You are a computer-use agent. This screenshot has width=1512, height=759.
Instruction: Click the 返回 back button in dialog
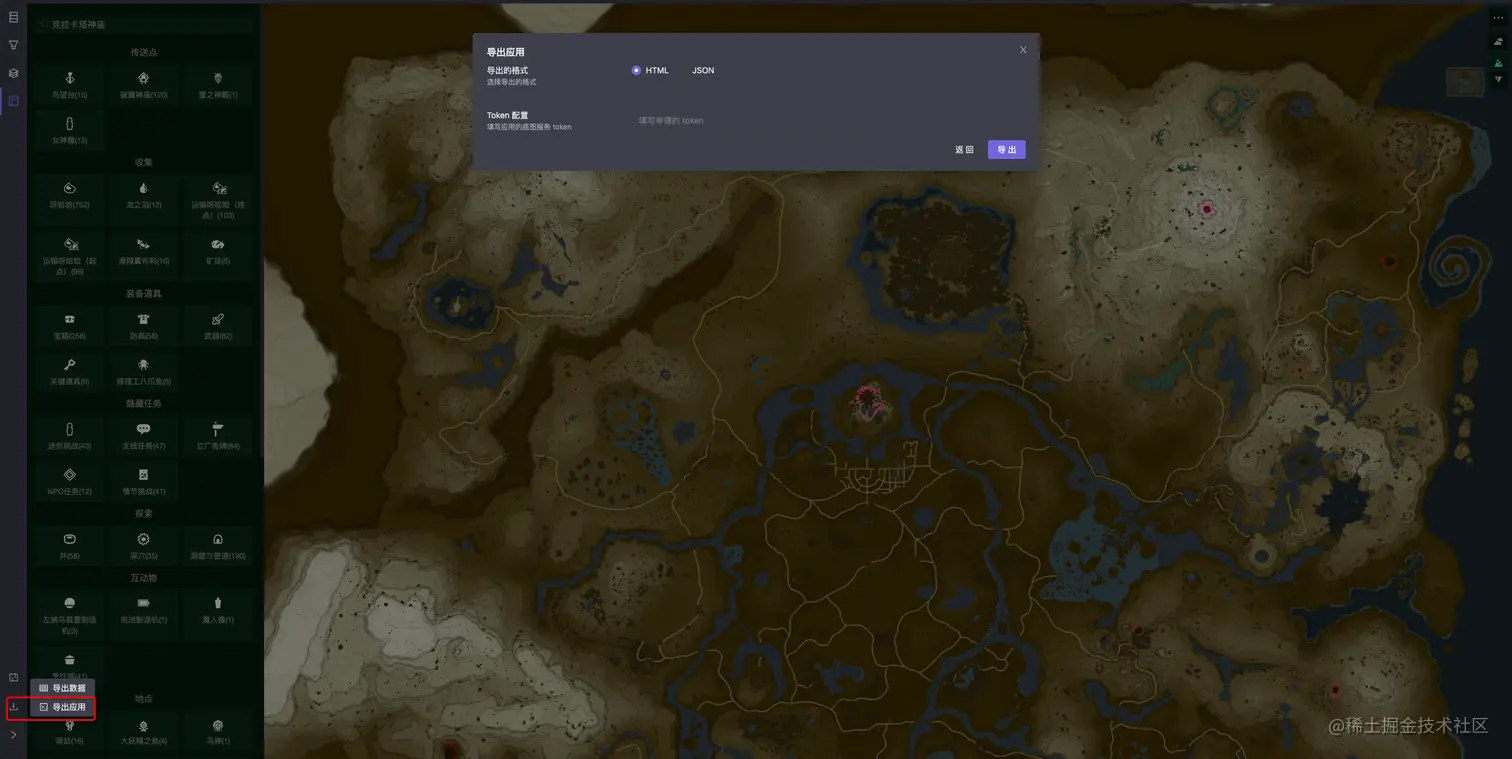coord(964,150)
